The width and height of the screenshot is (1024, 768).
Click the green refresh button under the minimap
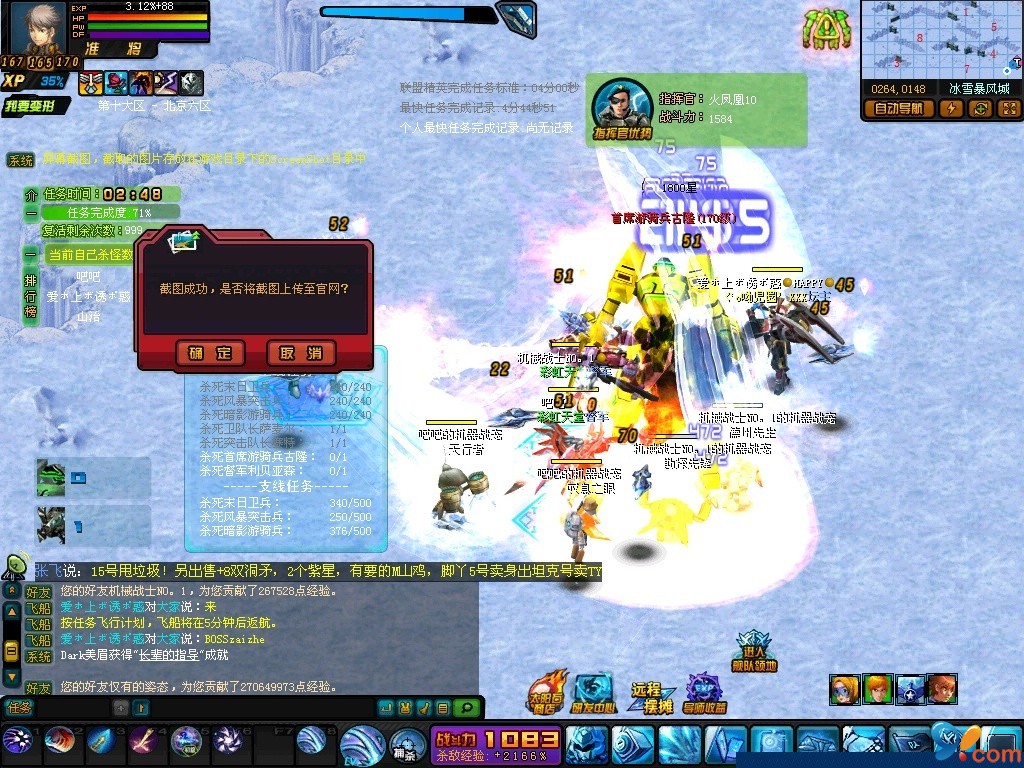980,108
